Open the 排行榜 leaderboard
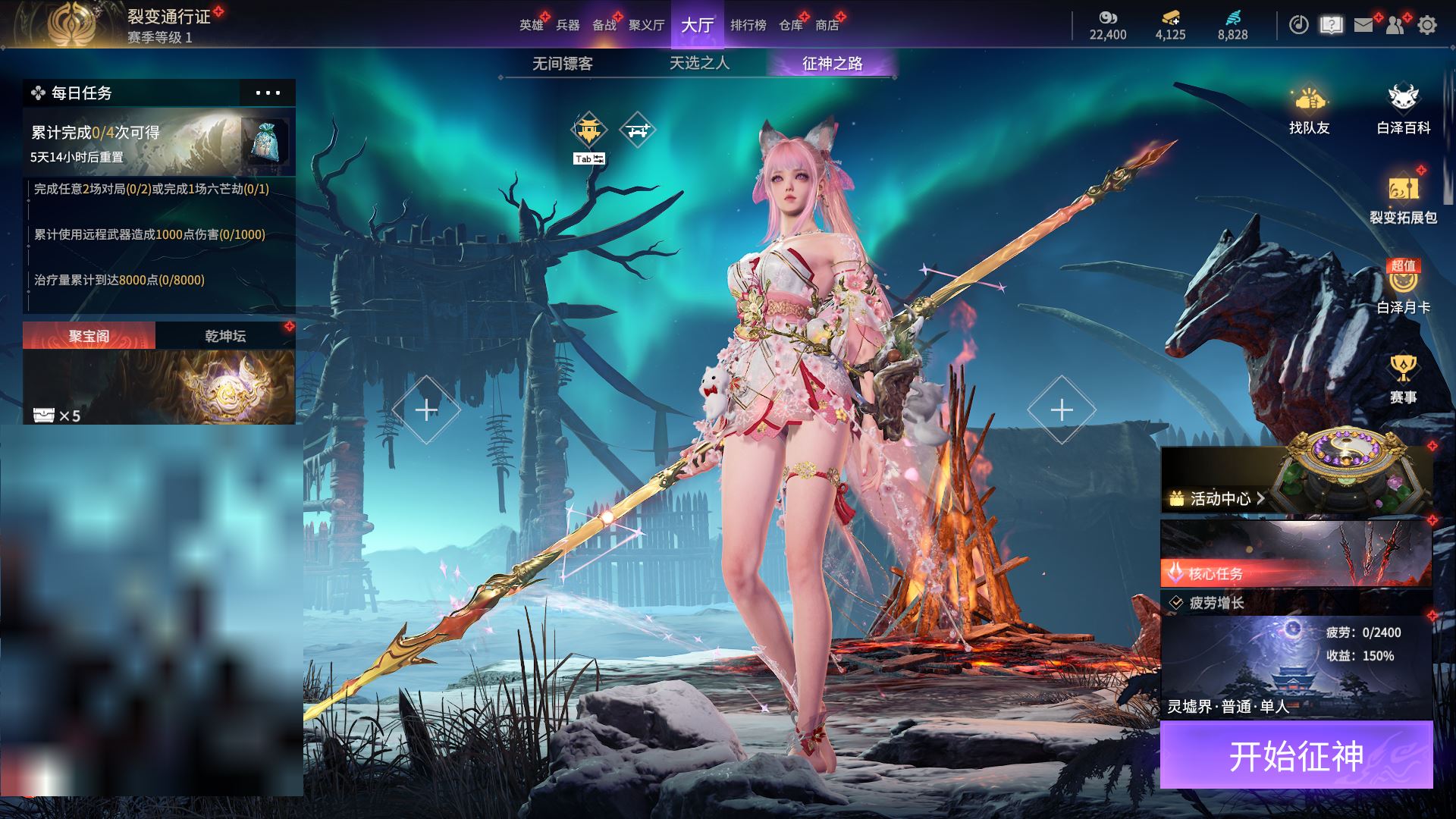1456x819 pixels. [x=748, y=25]
